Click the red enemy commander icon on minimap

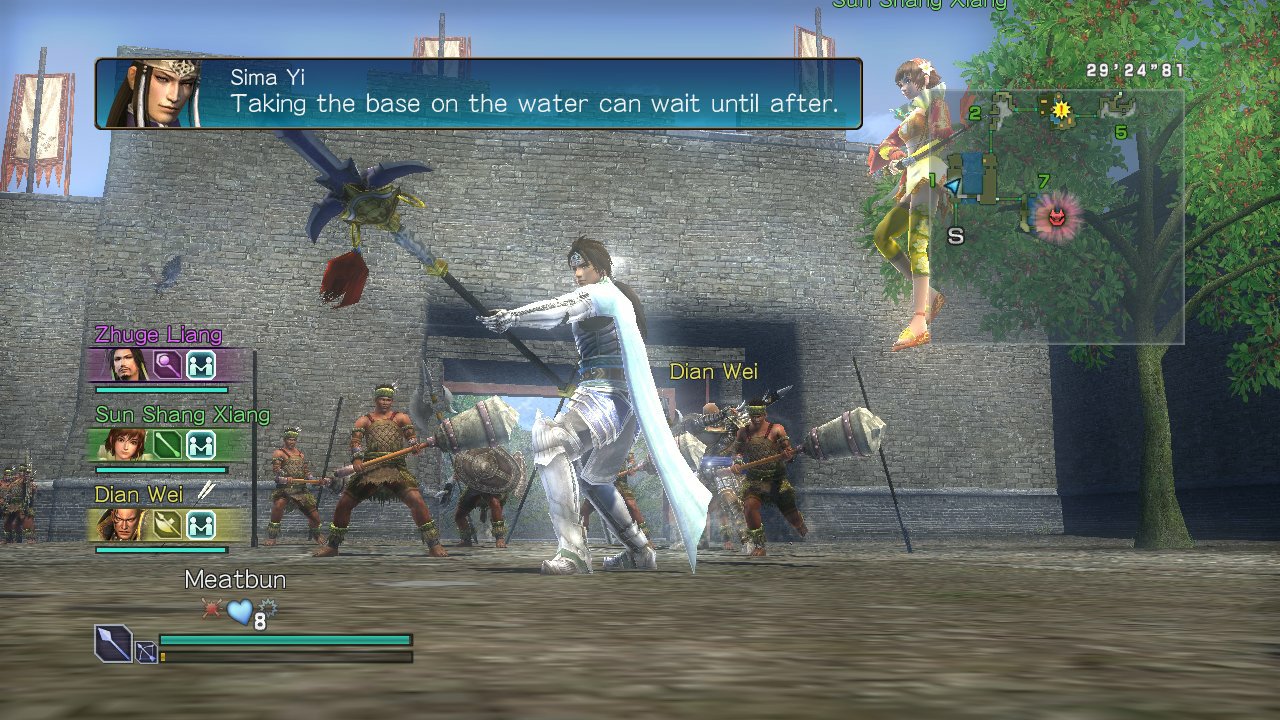(1056, 215)
